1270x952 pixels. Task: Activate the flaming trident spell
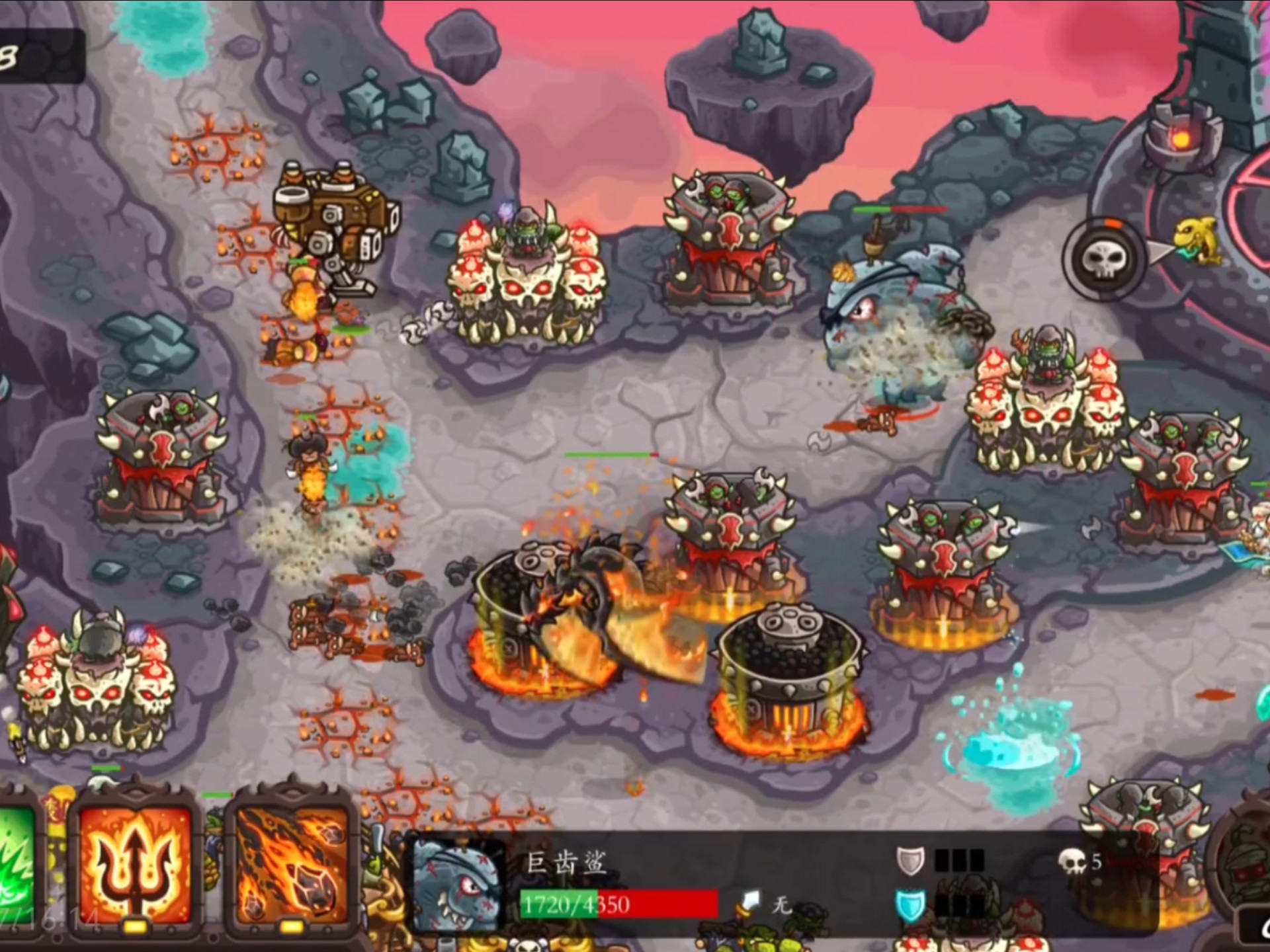click(134, 863)
